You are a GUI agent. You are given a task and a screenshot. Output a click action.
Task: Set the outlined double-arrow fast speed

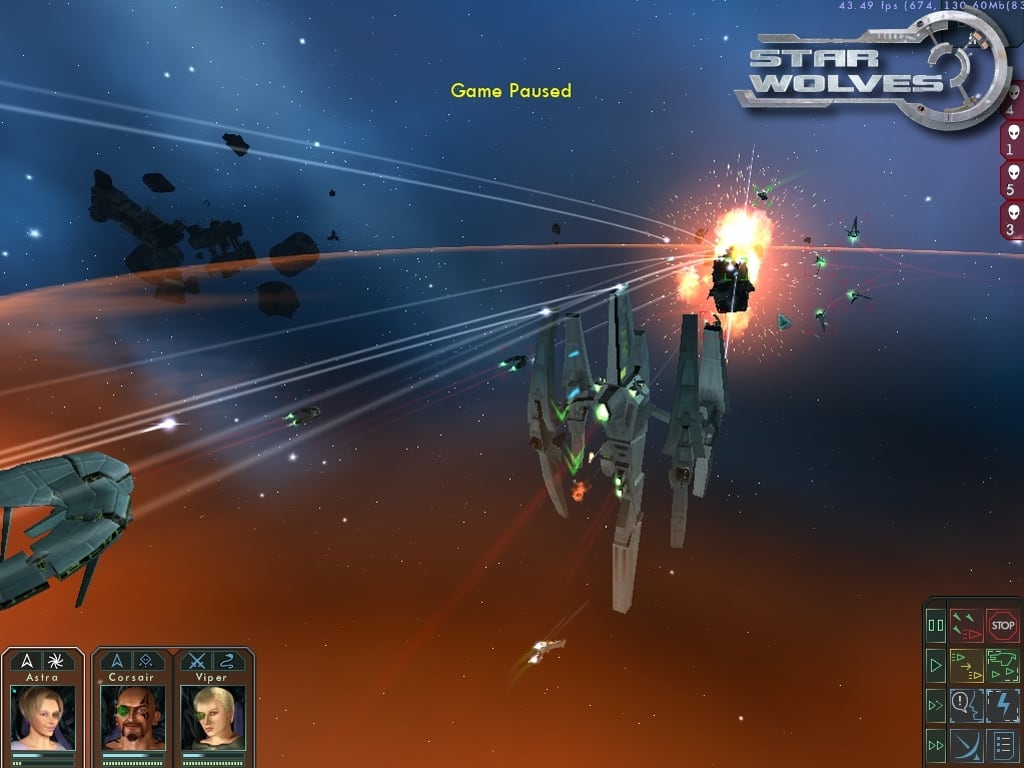coord(936,705)
